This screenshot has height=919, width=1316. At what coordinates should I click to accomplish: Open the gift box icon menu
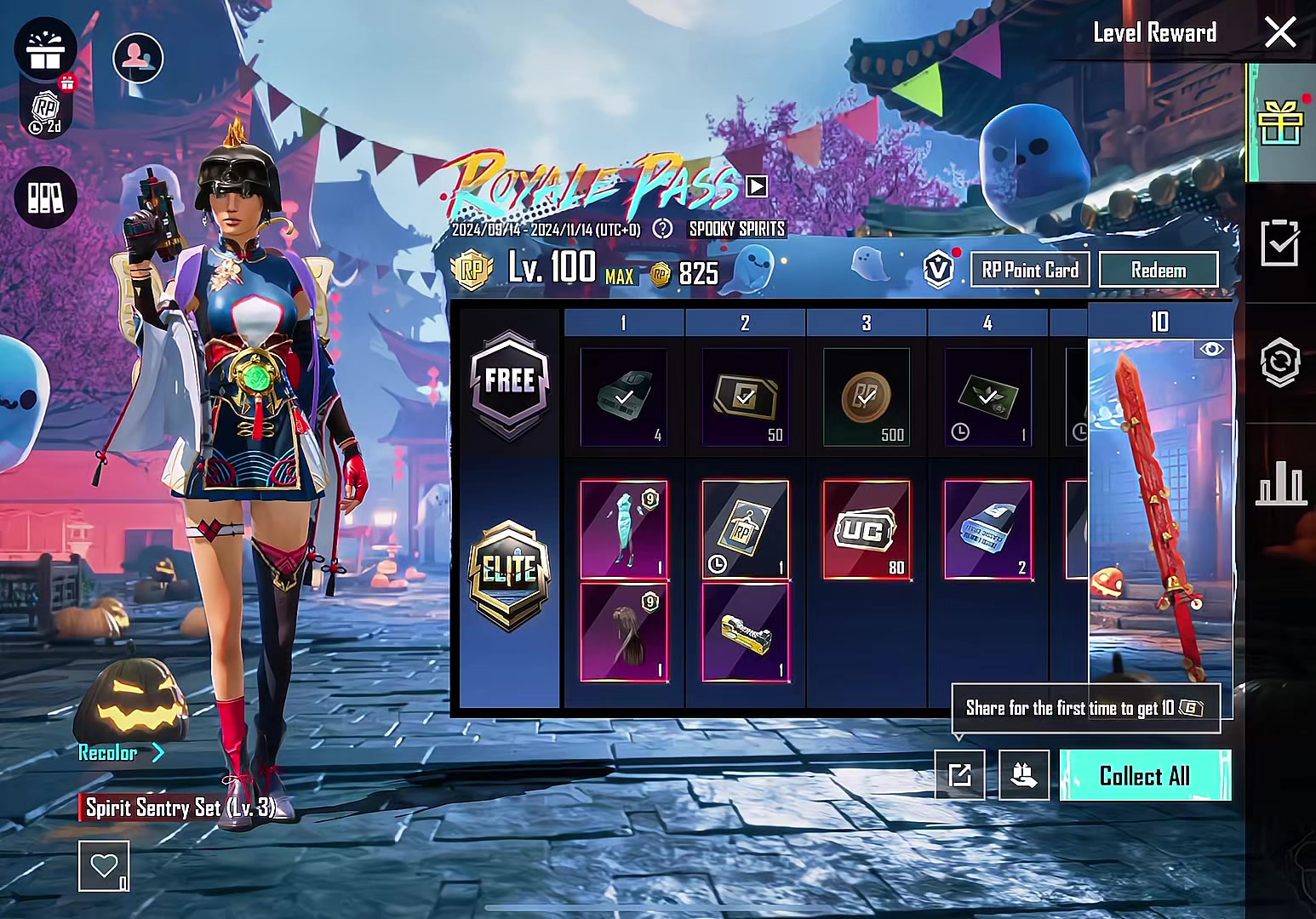tap(45, 50)
